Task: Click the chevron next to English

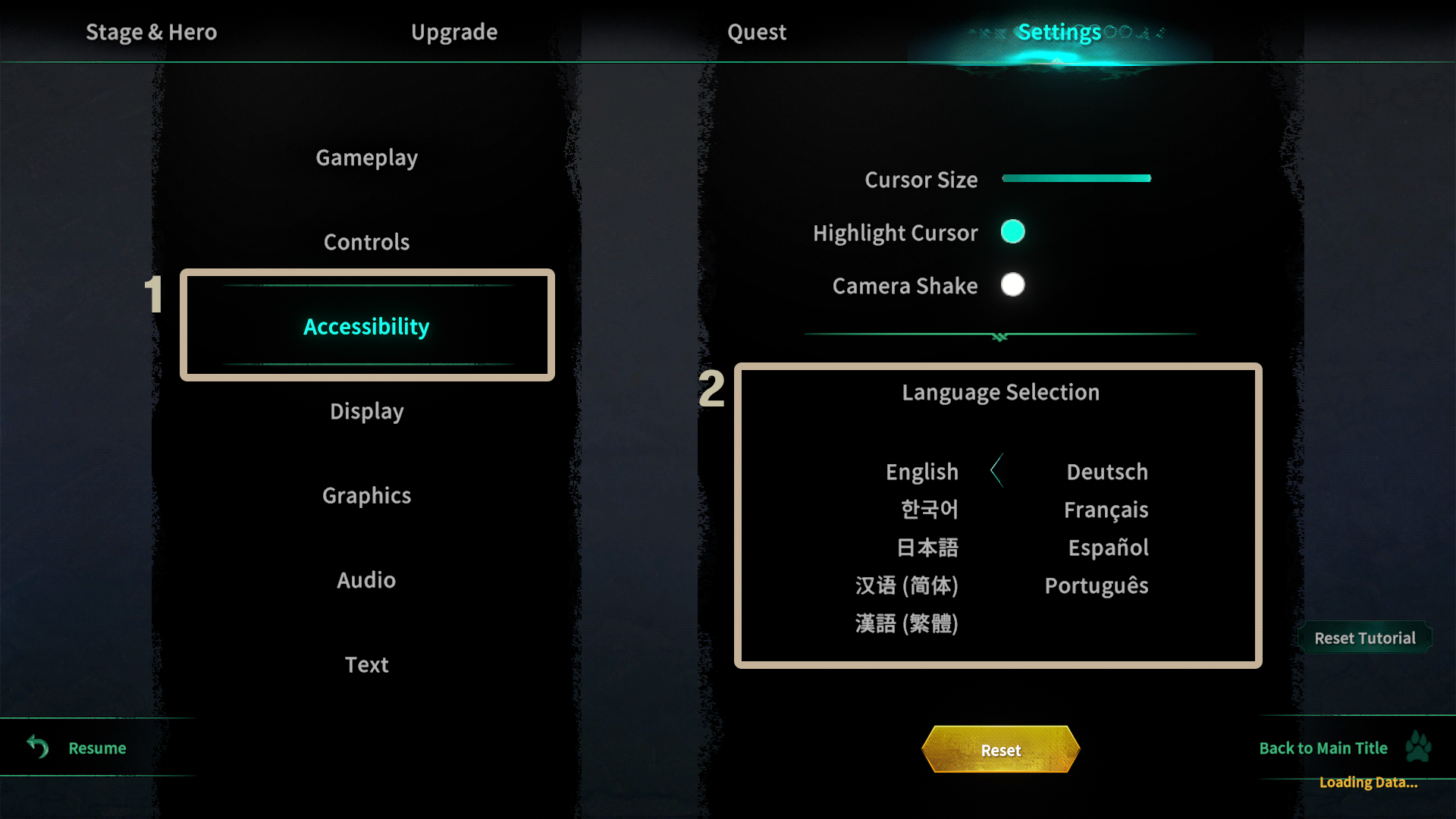Action: click(998, 471)
